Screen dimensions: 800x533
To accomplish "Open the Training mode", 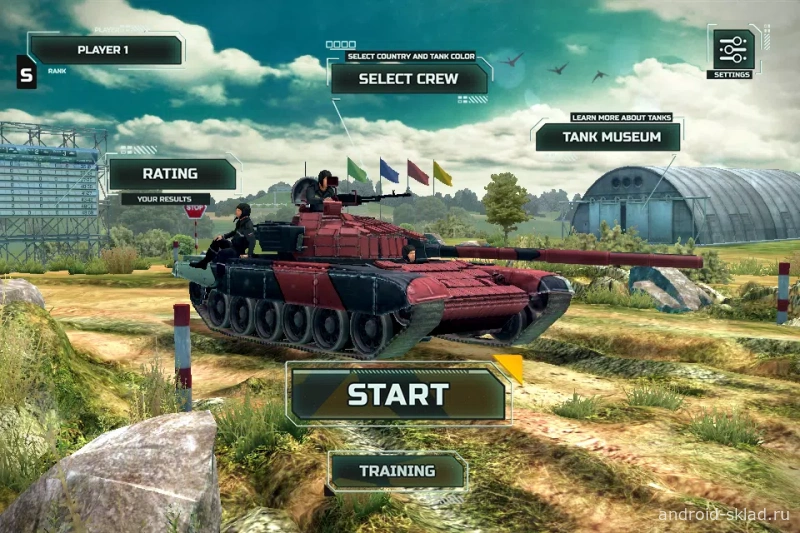I will click(x=397, y=470).
